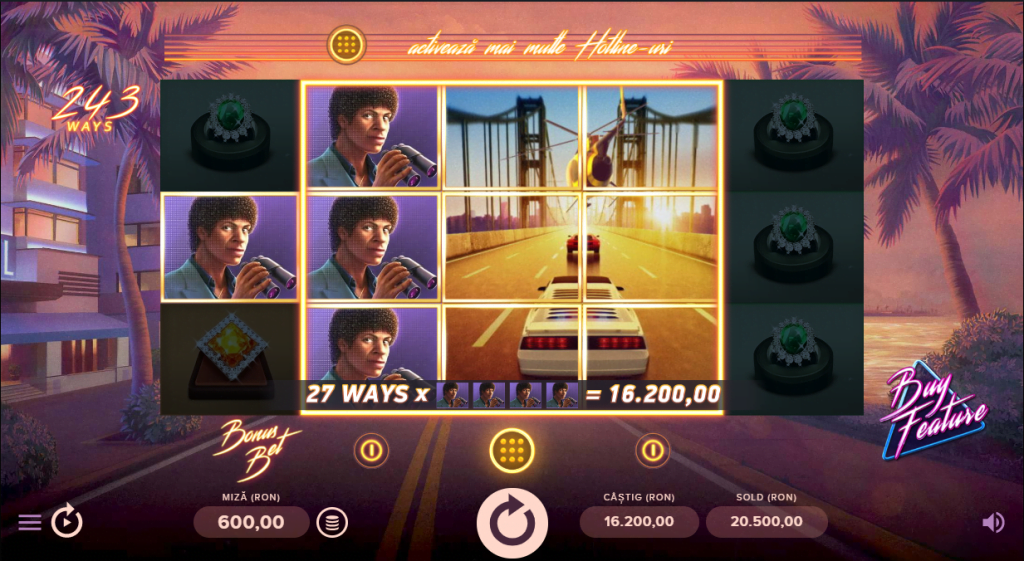1024x561 pixels.
Task: Mute the game sound
Action: pos(993,522)
